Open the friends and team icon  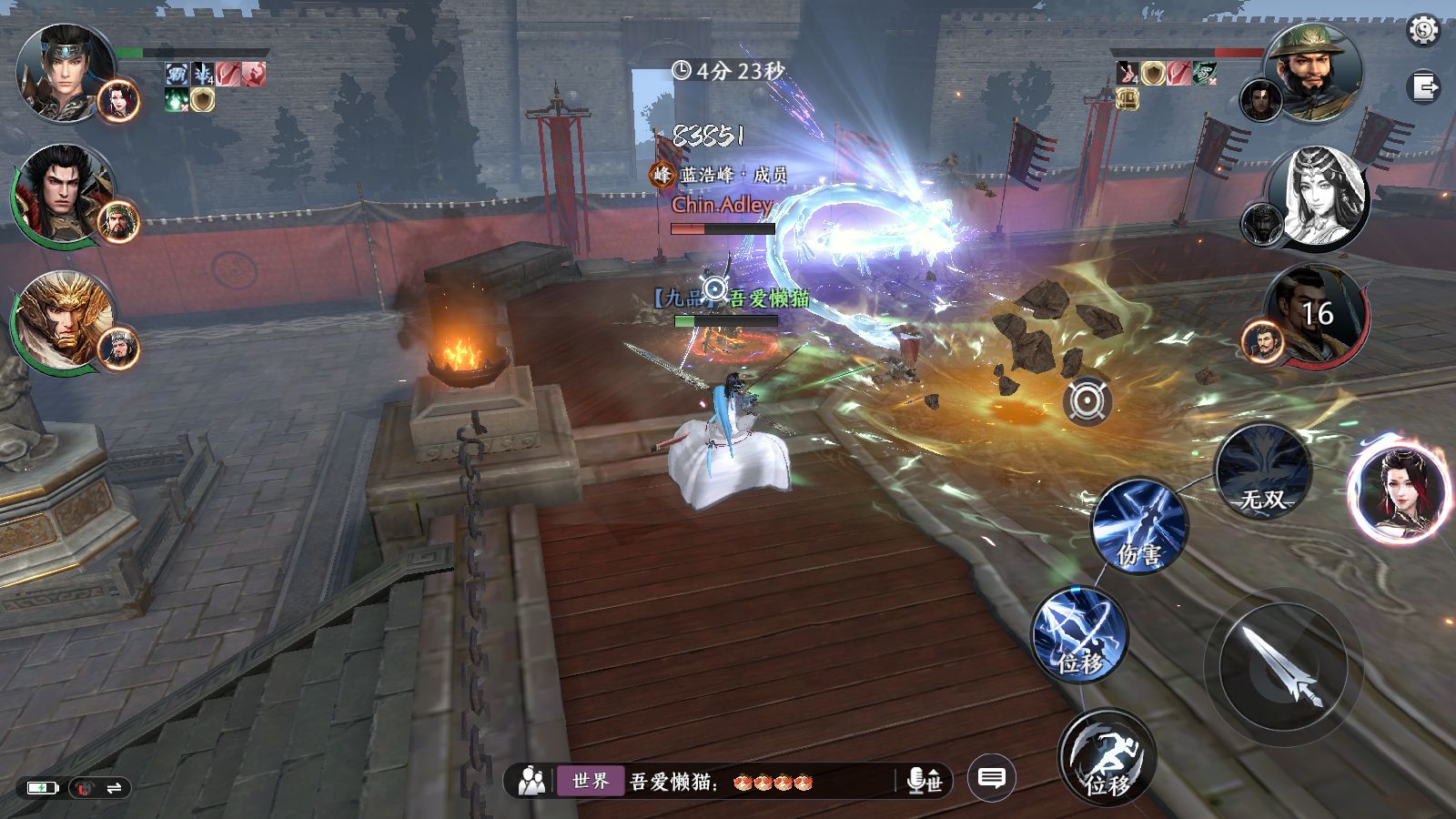coord(531,781)
